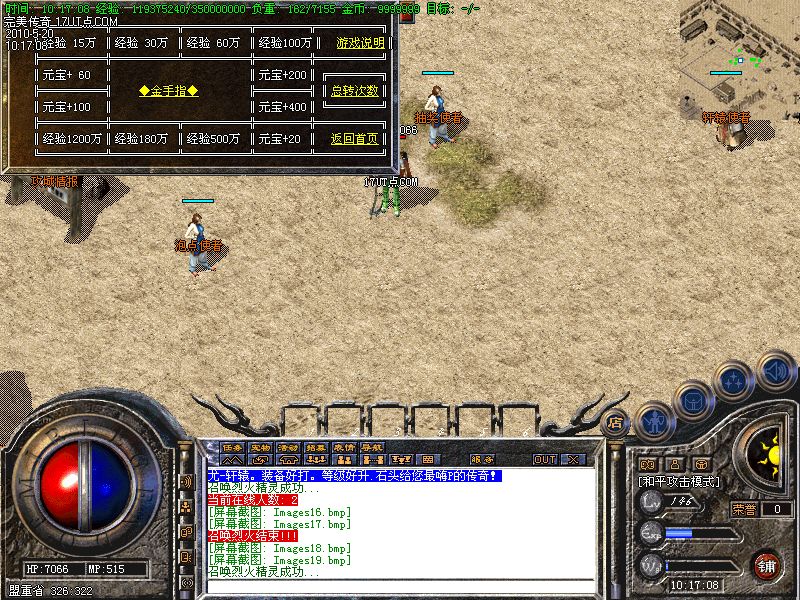Viewport: 800px width, 600px height.
Task: Open the character status round button
Action: (x=655, y=421)
